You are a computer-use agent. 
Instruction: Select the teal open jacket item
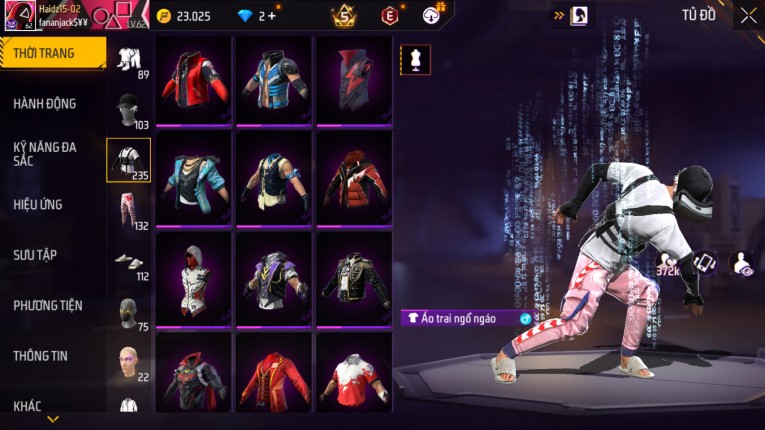(x=193, y=177)
